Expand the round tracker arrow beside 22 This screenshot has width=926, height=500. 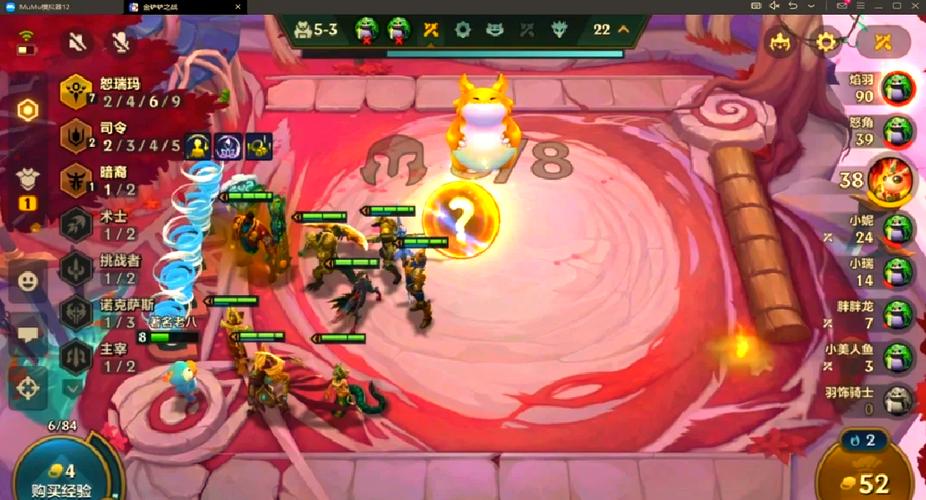pos(624,29)
